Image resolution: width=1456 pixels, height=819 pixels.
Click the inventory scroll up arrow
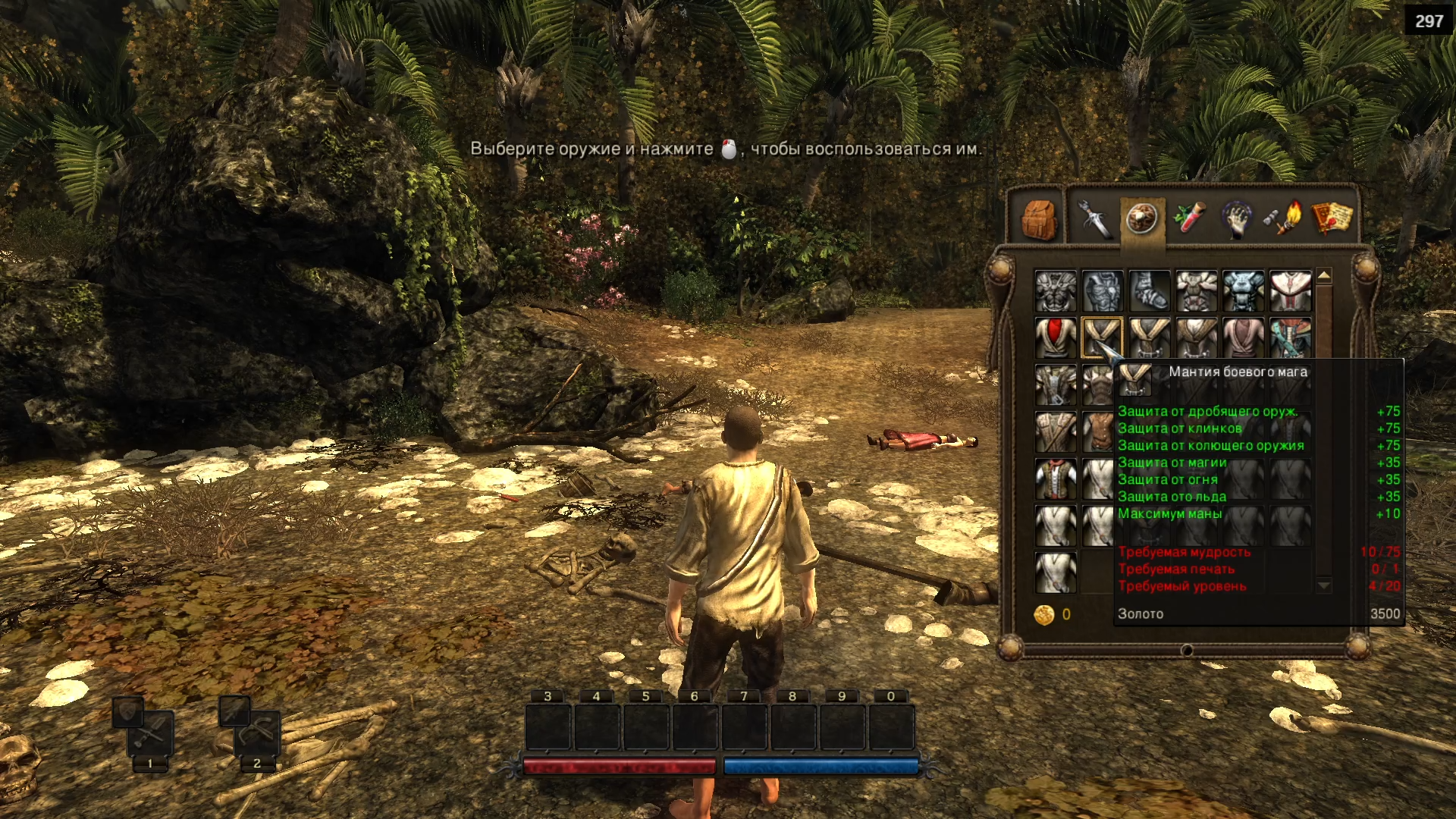tap(1324, 276)
